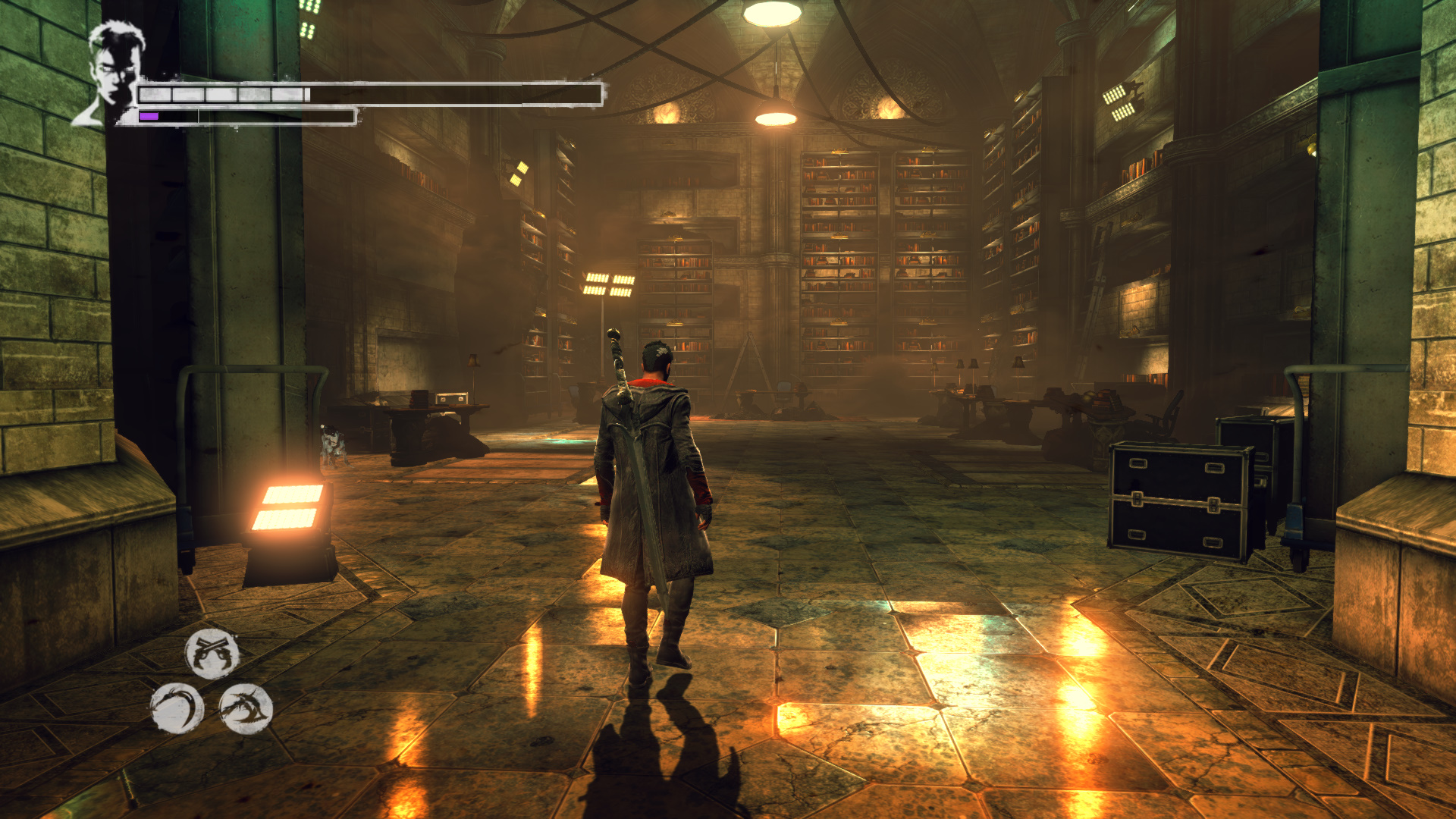Screen dimensions: 1456x819
Task: Choose the curved scythe weapon icon
Action: coord(177,709)
